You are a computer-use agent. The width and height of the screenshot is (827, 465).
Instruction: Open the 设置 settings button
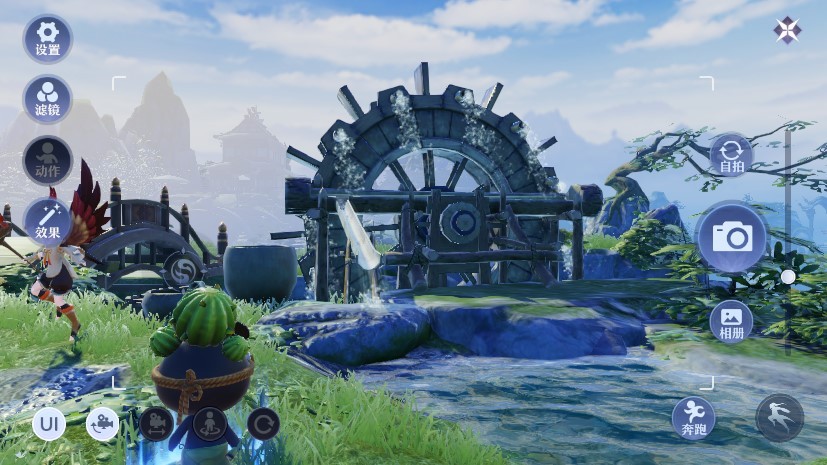click(47, 38)
